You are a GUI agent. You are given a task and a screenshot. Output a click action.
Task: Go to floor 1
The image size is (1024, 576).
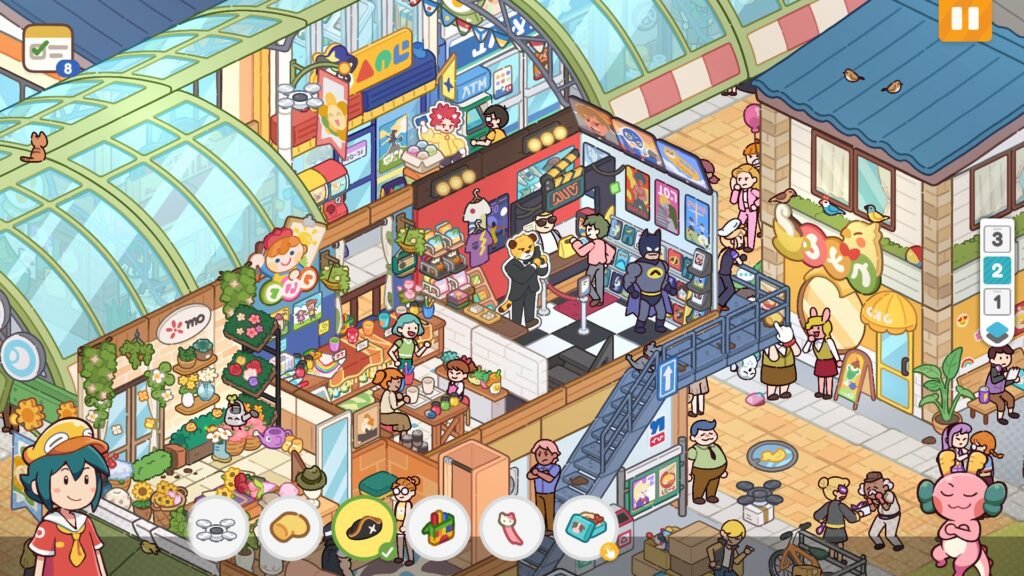(996, 301)
